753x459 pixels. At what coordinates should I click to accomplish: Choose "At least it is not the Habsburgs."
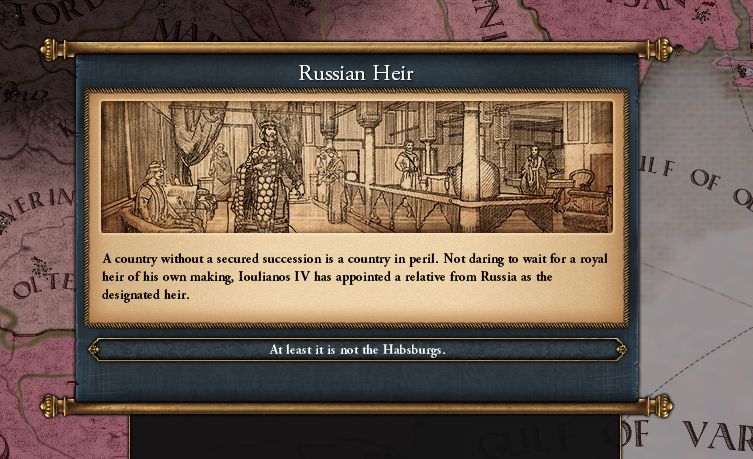tap(357, 350)
